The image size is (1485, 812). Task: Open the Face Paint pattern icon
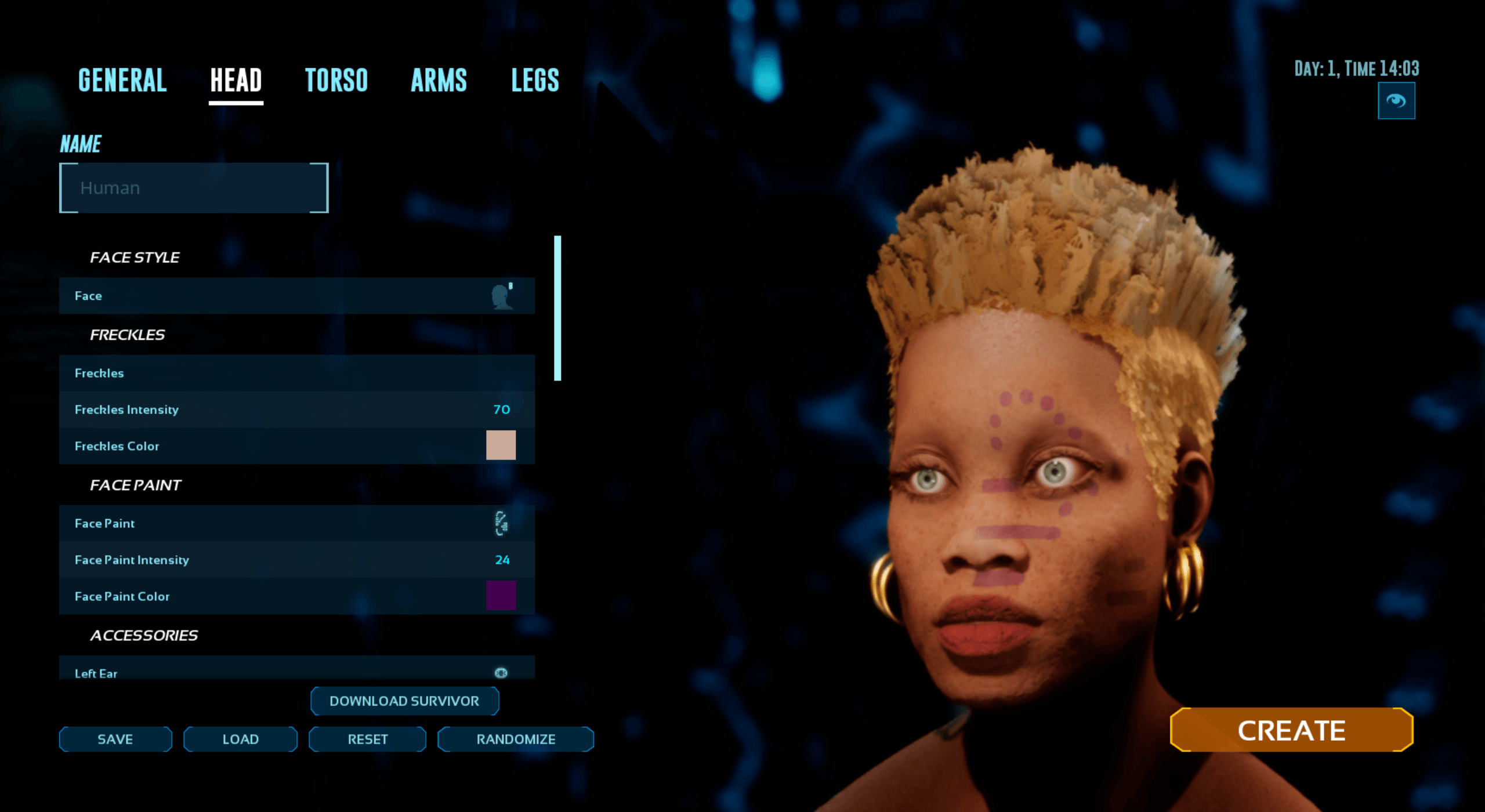coord(501,524)
